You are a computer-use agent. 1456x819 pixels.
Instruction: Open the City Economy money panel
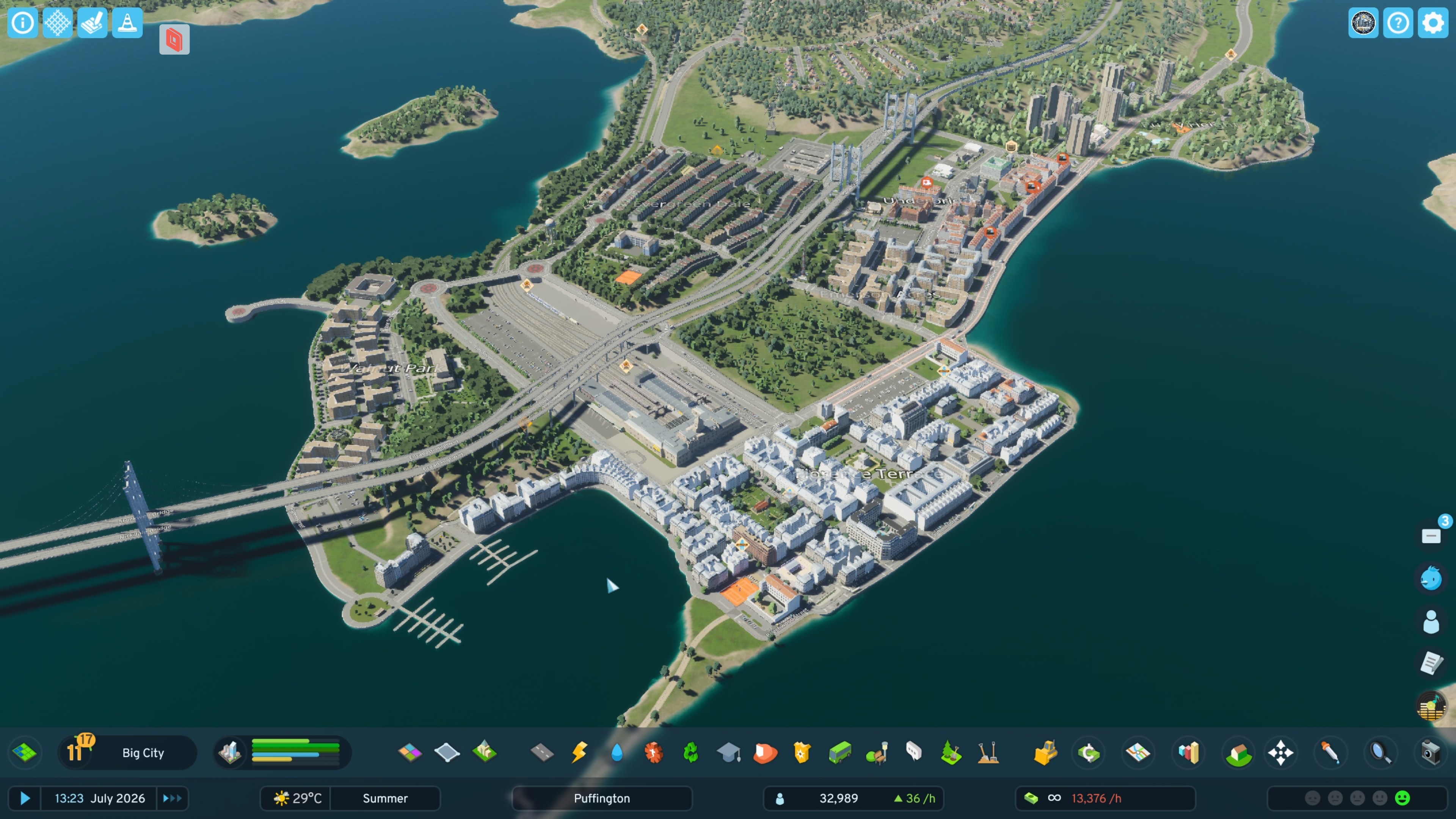coord(1089,752)
